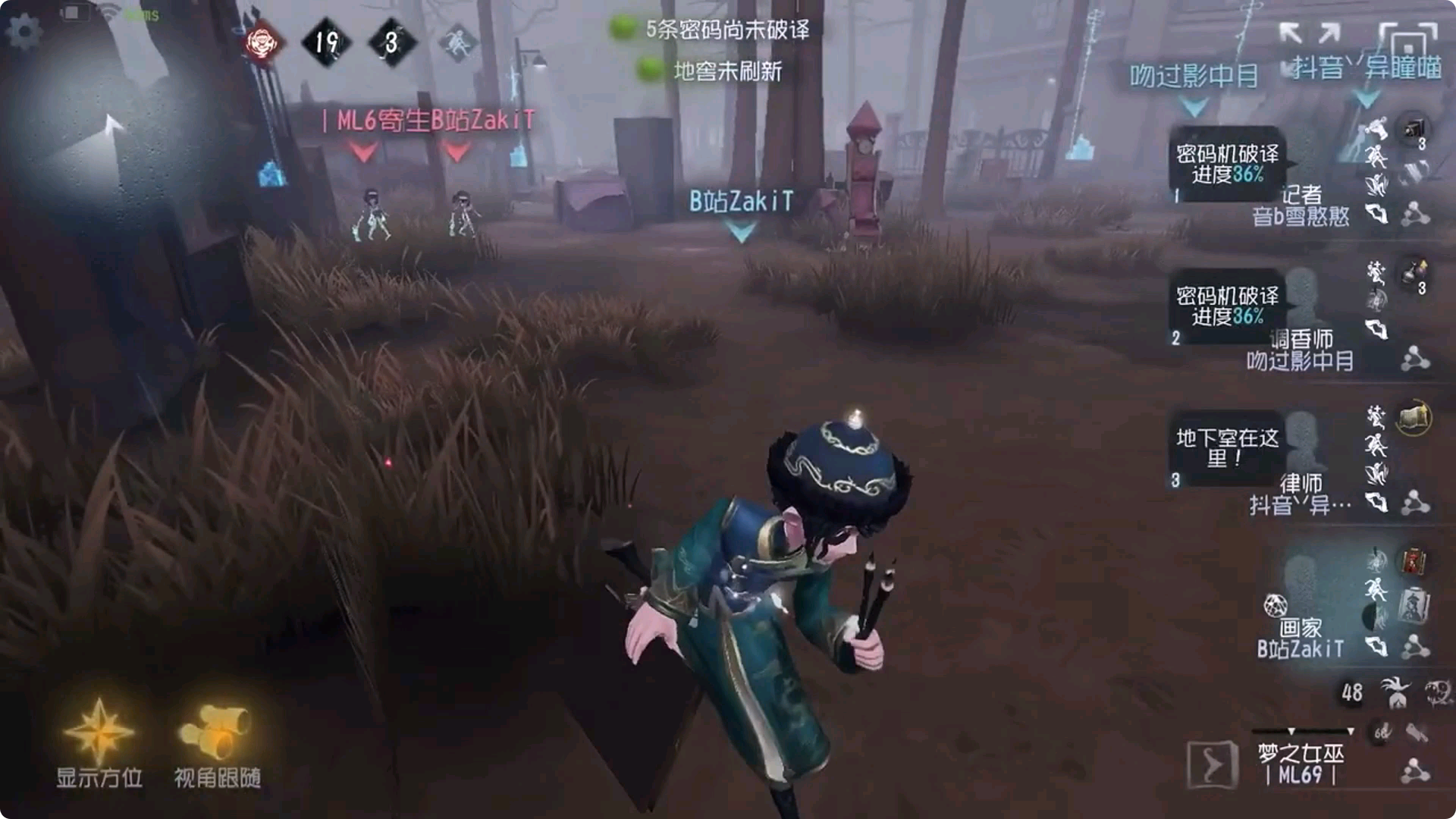This screenshot has width=1456, height=819.
Task: Open the settings gear menu
Action: tap(24, 32)
